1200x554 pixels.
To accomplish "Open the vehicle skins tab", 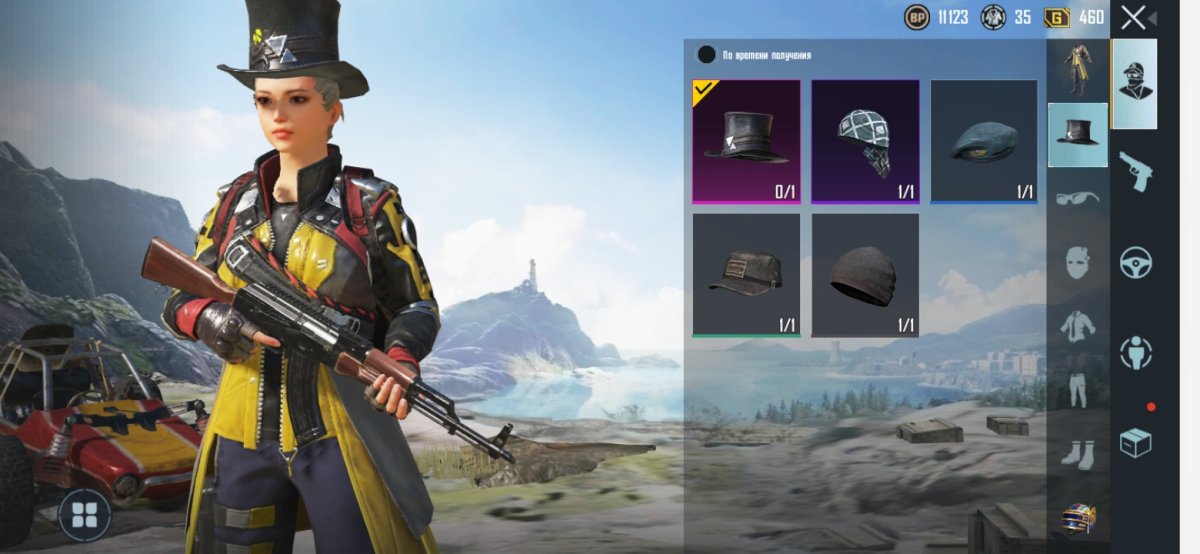I will tap(1135, 262).
